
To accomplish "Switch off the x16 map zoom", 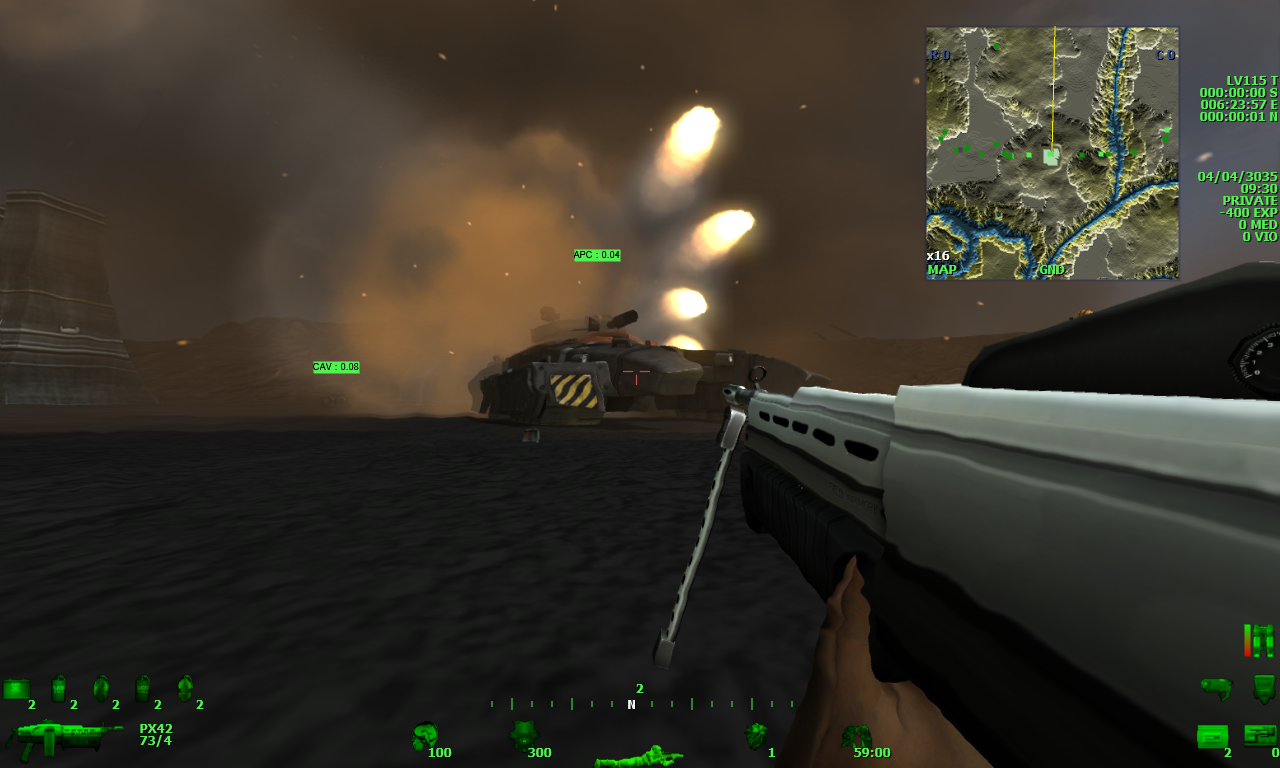I will 938,256.
